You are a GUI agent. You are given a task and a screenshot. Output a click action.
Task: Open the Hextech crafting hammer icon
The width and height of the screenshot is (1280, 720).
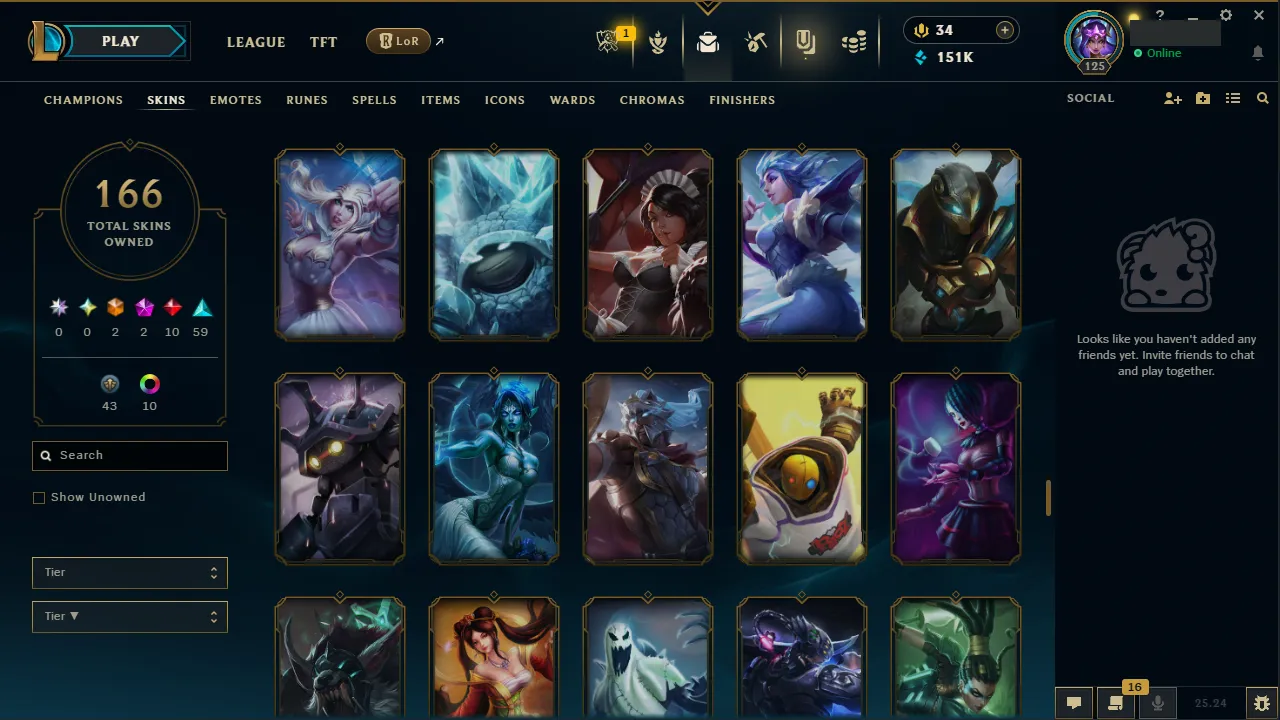(757, 41)
